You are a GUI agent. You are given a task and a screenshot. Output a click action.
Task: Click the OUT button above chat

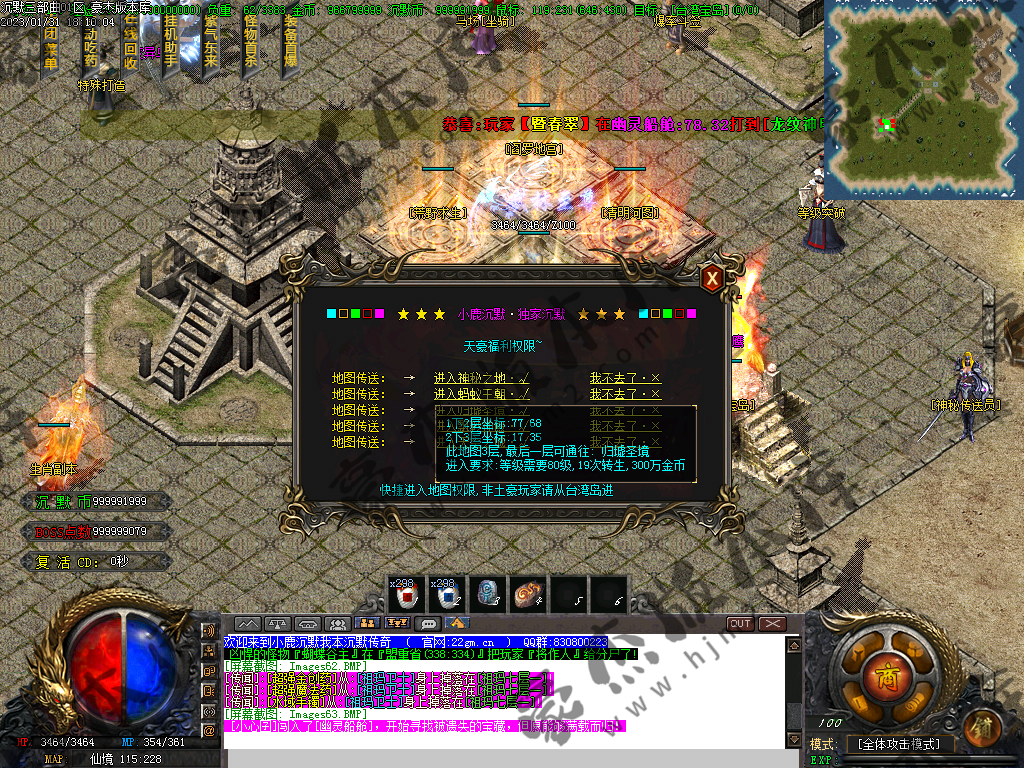pyautogui.click(x=740, y=624)
